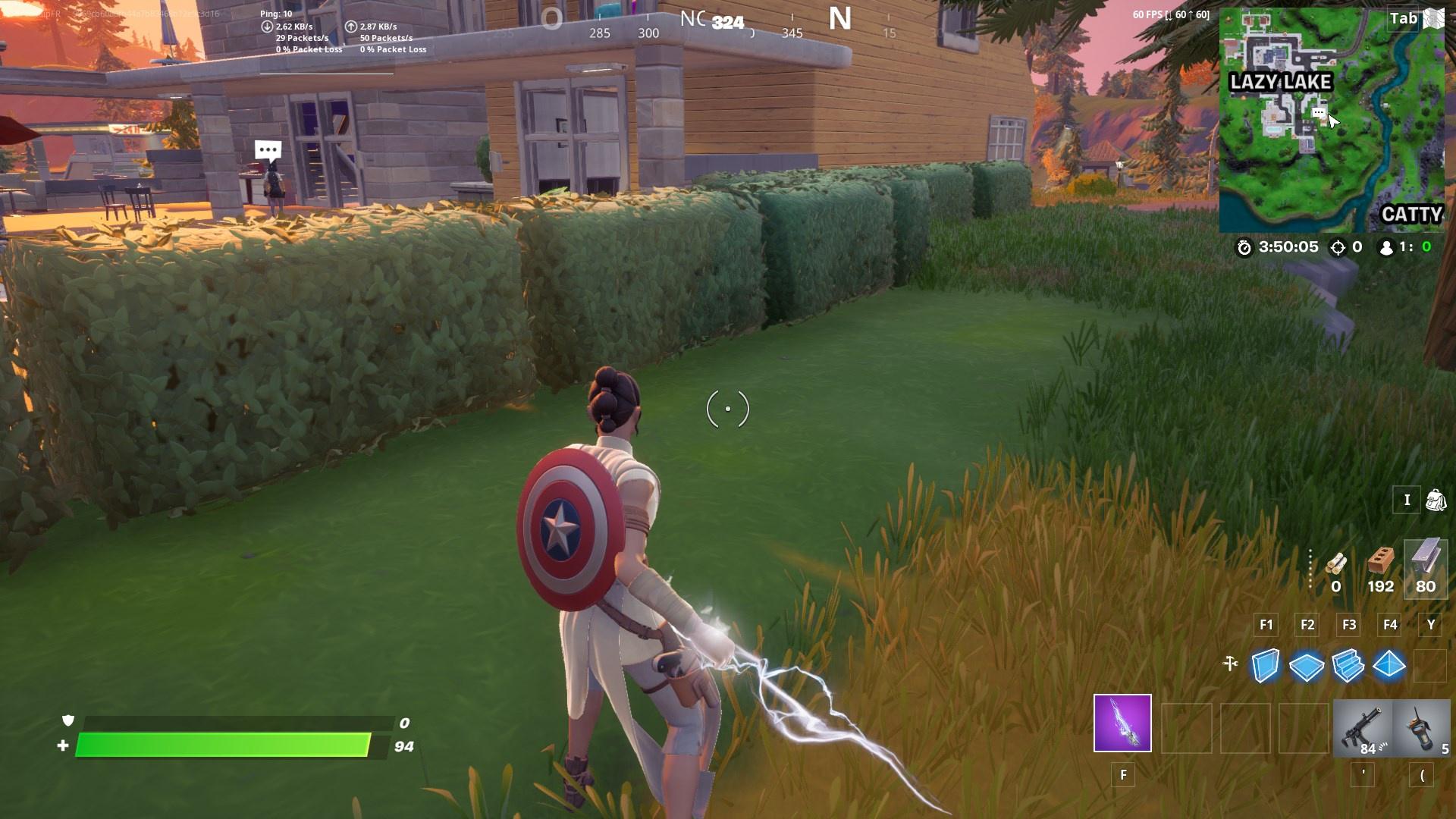Open the backpack inventory icon
Screen dimensions: 1456x819
pos(1436,500)
